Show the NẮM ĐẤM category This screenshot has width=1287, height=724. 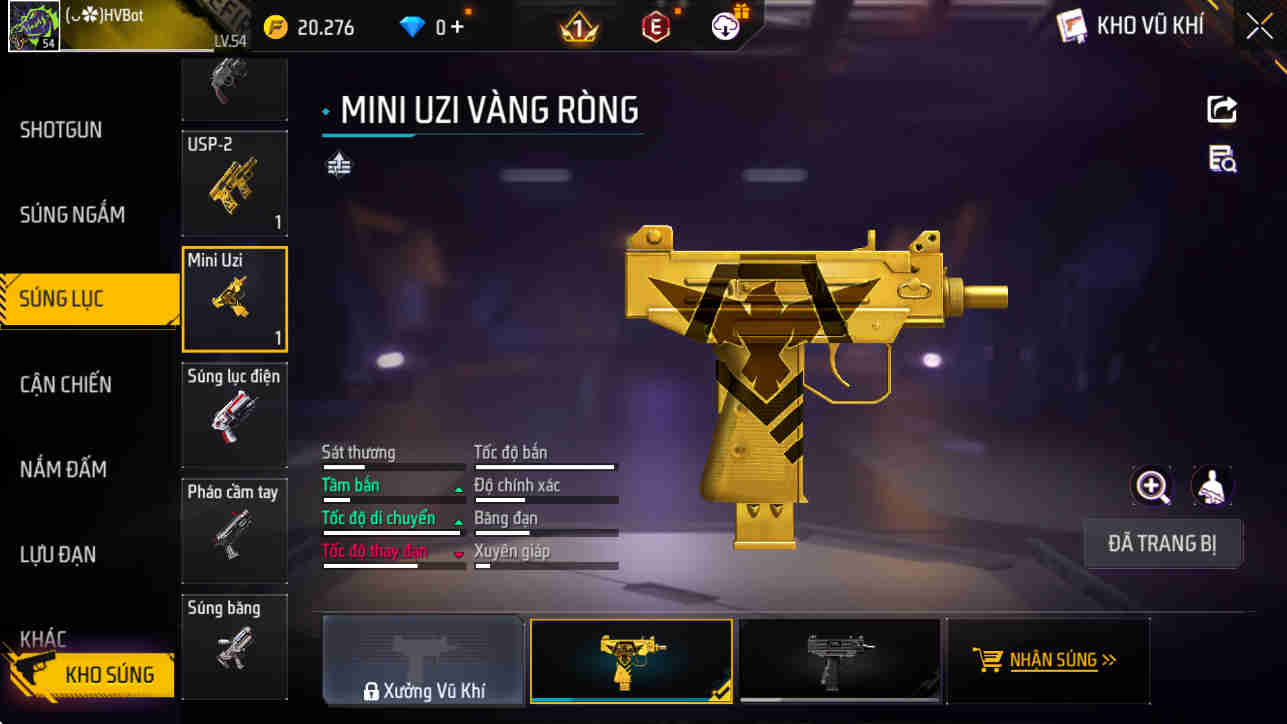click(x=64, y=469)
